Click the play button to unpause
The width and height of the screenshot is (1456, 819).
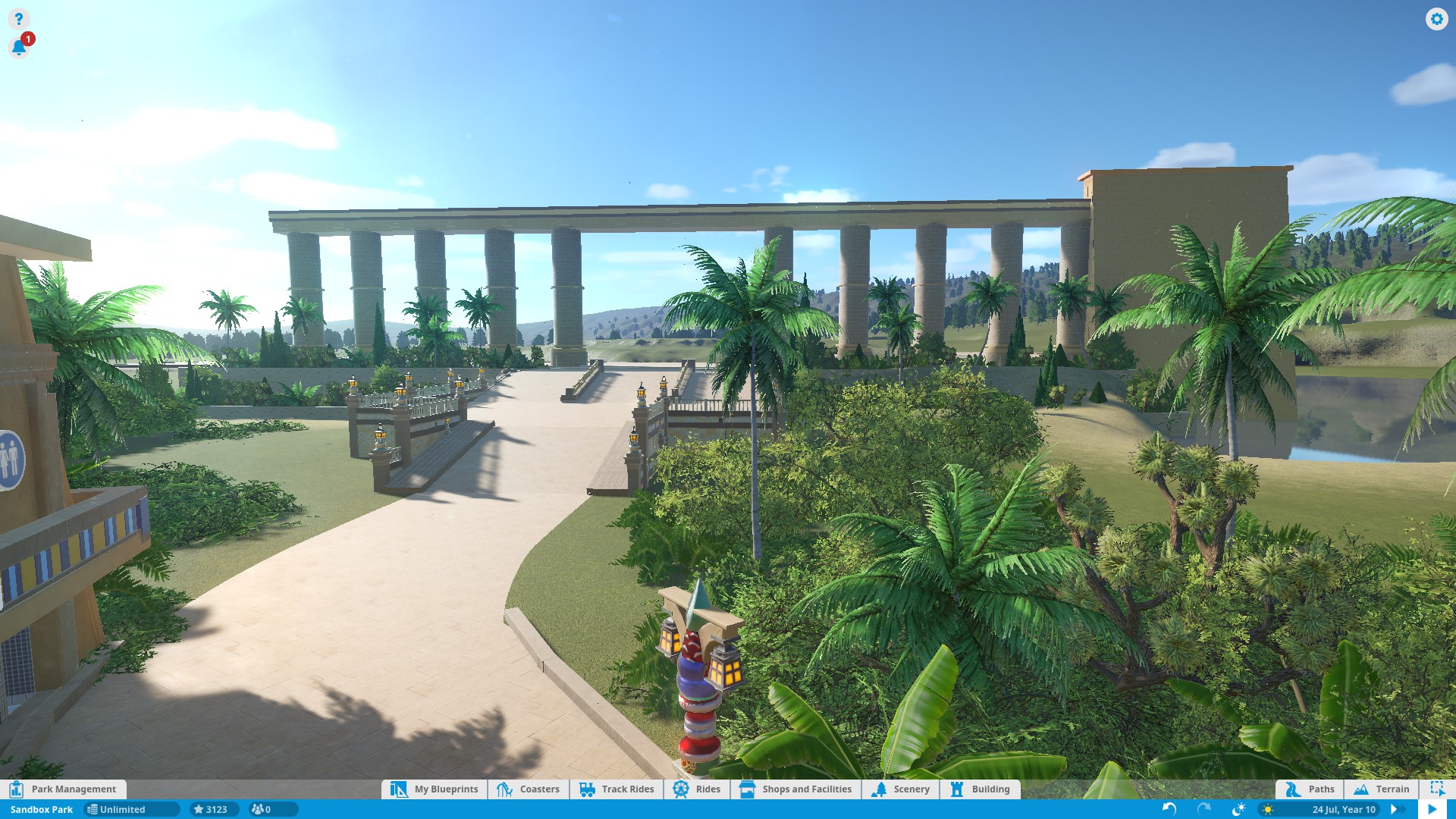pyautogui.click(x=1432, y=809)
